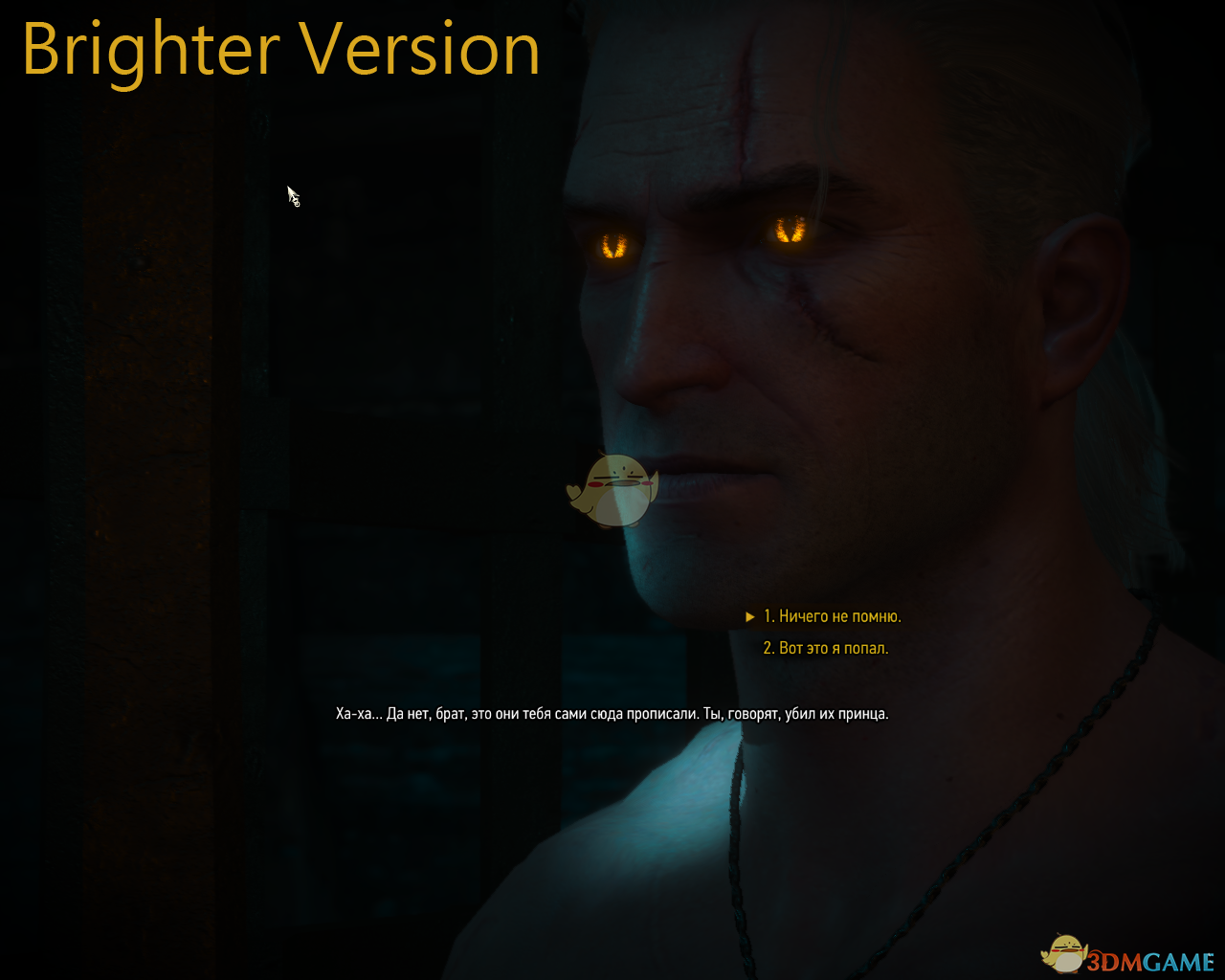This screenshot has width=1225, height=980.
Task: Click the '1.' number prefix of first option
Action: [x=768, y=615]
